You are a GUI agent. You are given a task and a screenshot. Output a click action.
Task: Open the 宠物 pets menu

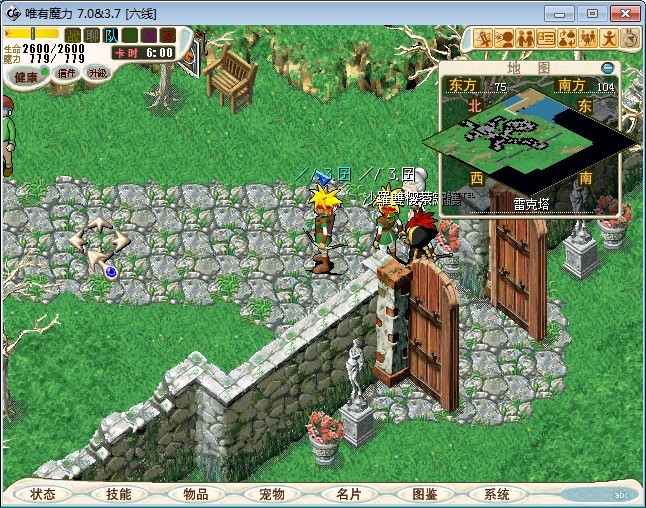coord(271,494)
